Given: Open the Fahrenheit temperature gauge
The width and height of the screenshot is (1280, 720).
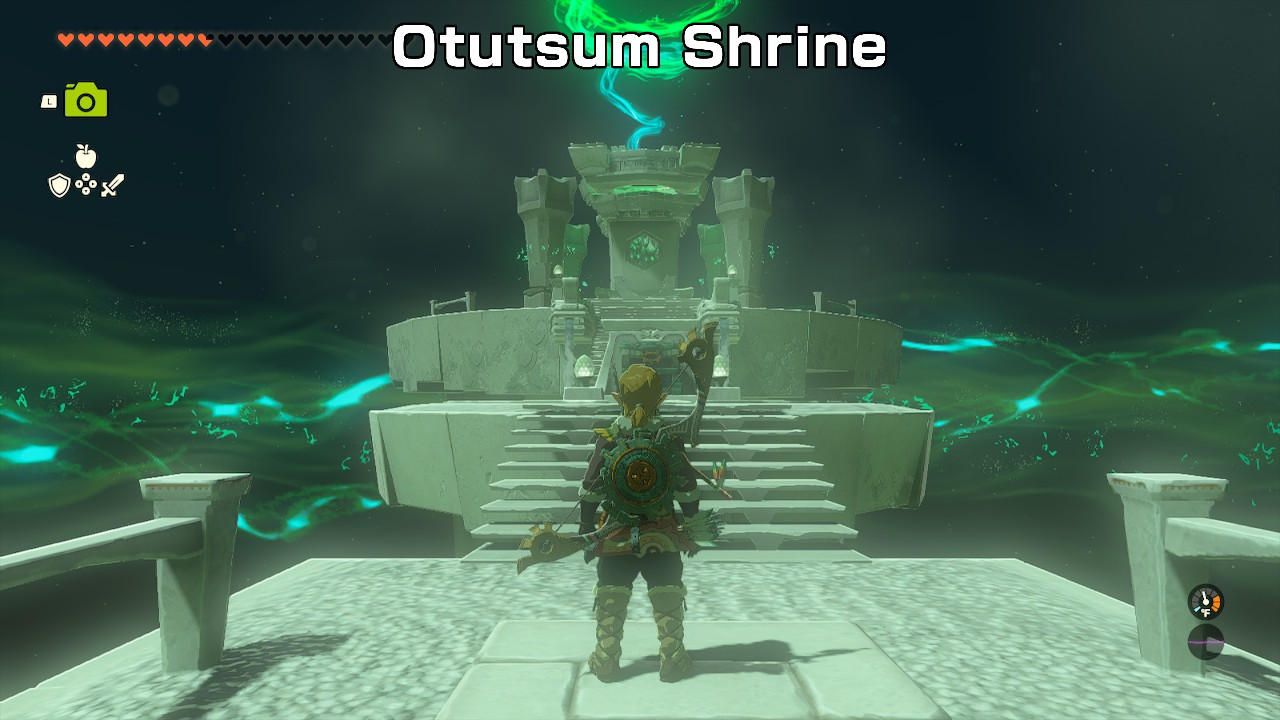Looking at the screenshot, I should (x=1205, y=602).
